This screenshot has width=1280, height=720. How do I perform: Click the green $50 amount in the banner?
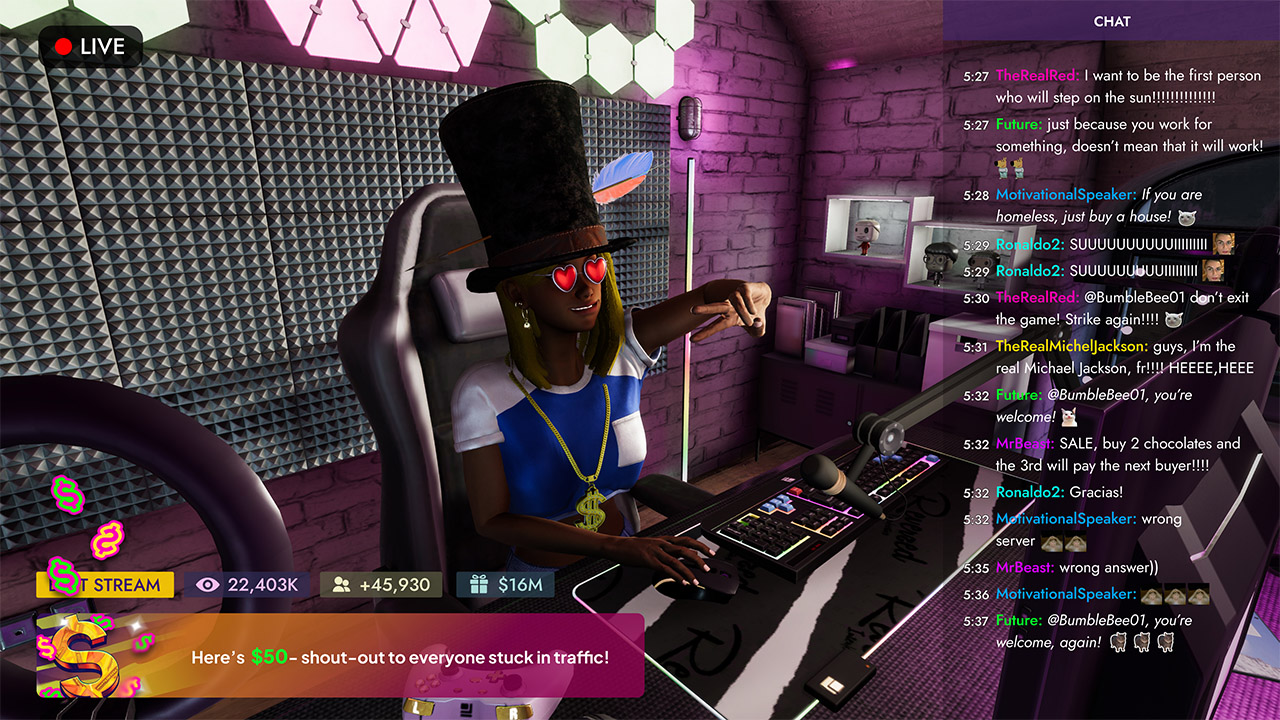[x=268, y=658]
